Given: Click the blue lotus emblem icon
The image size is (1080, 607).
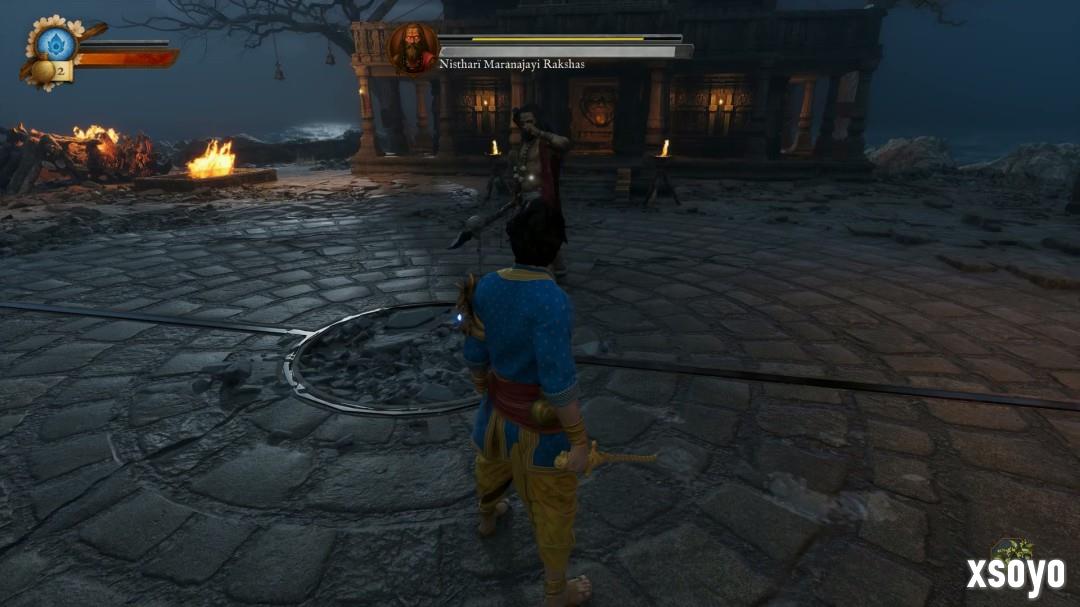Looking at the screenshot, I should [x=57, y=43].
